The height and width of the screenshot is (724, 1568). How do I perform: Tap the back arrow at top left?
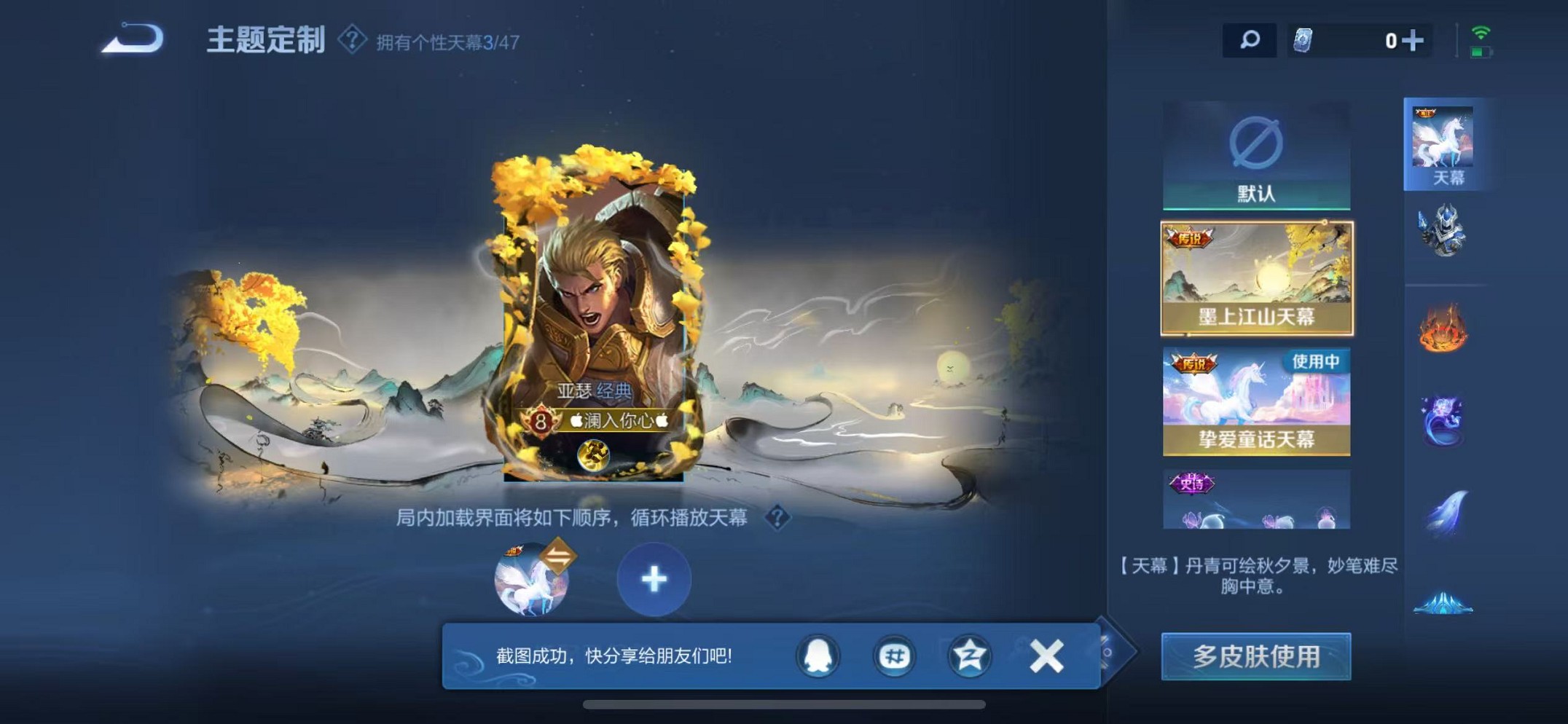point(131,40)
